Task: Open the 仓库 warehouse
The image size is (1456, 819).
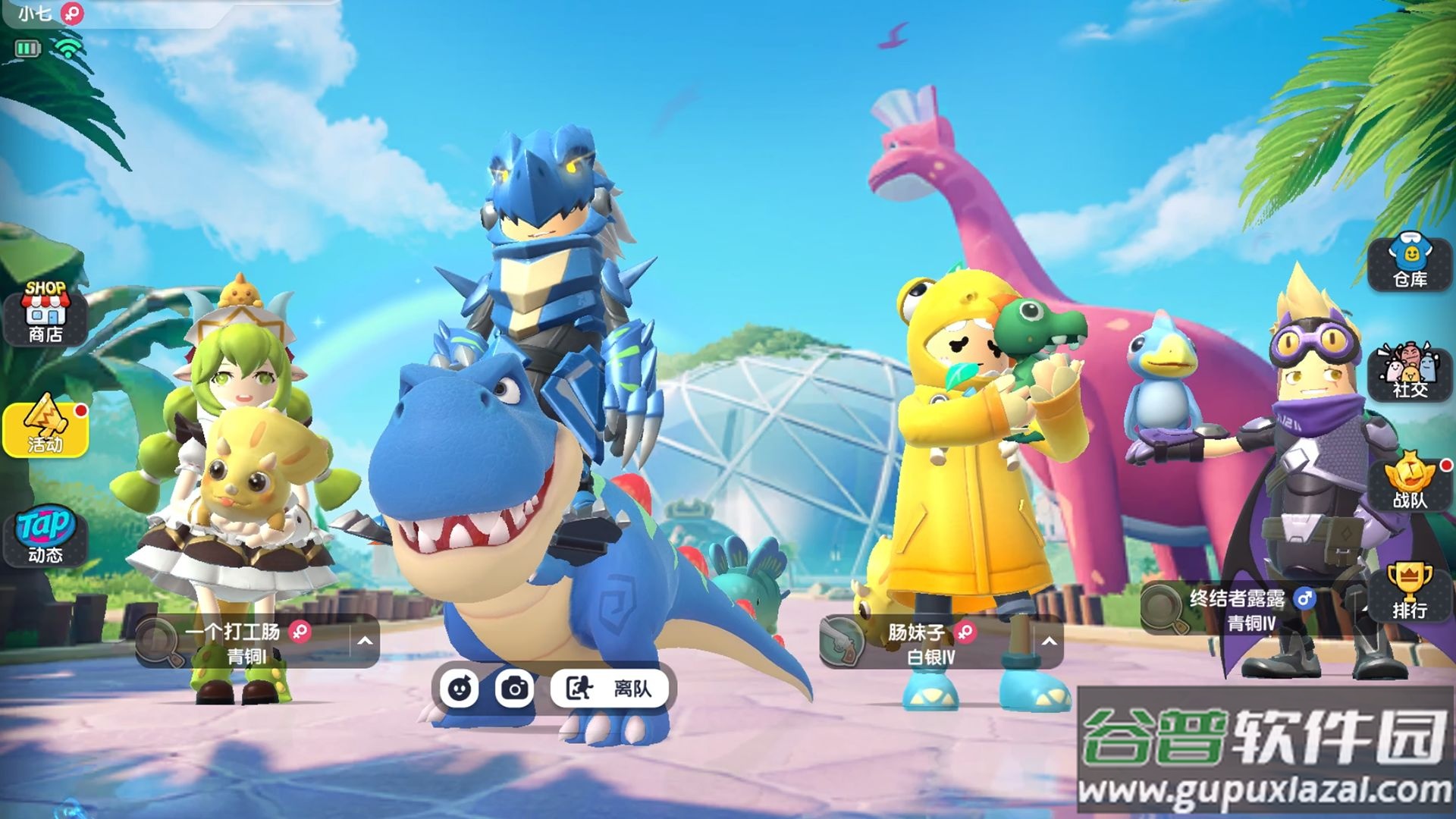Action: pyautogui.click(x=1410, y=262)
